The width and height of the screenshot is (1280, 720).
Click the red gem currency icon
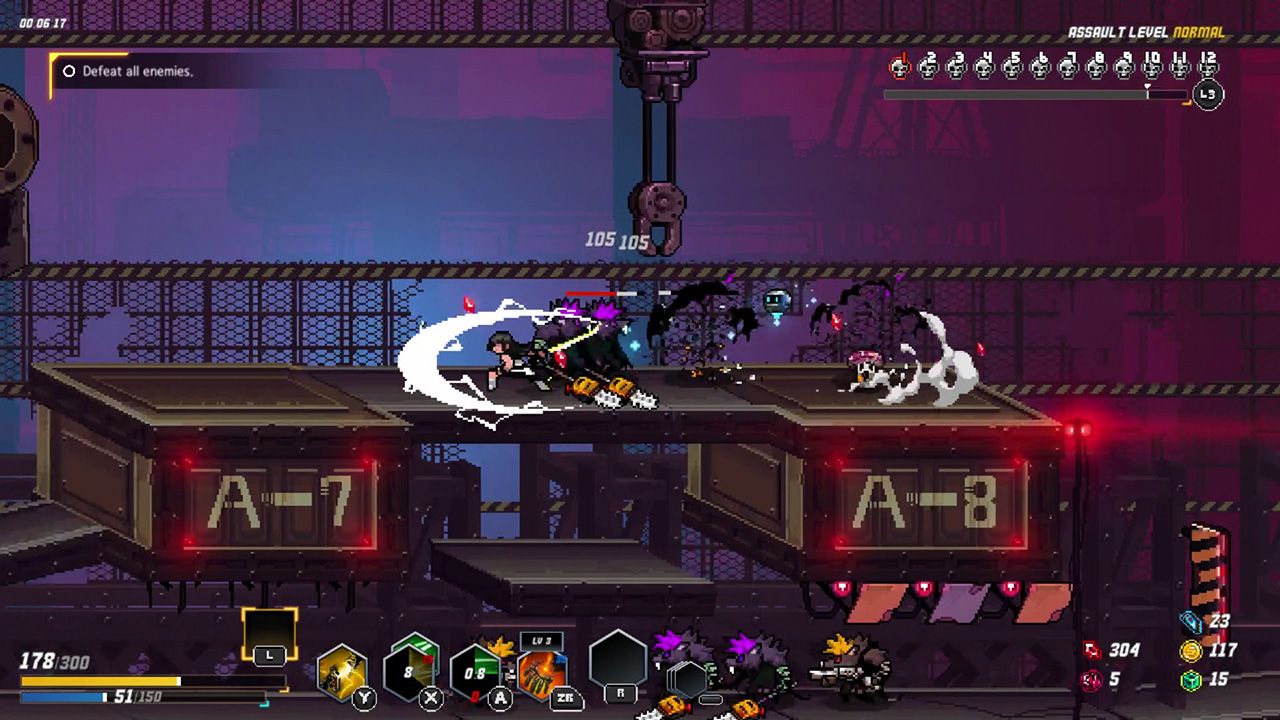(1092, 651)
